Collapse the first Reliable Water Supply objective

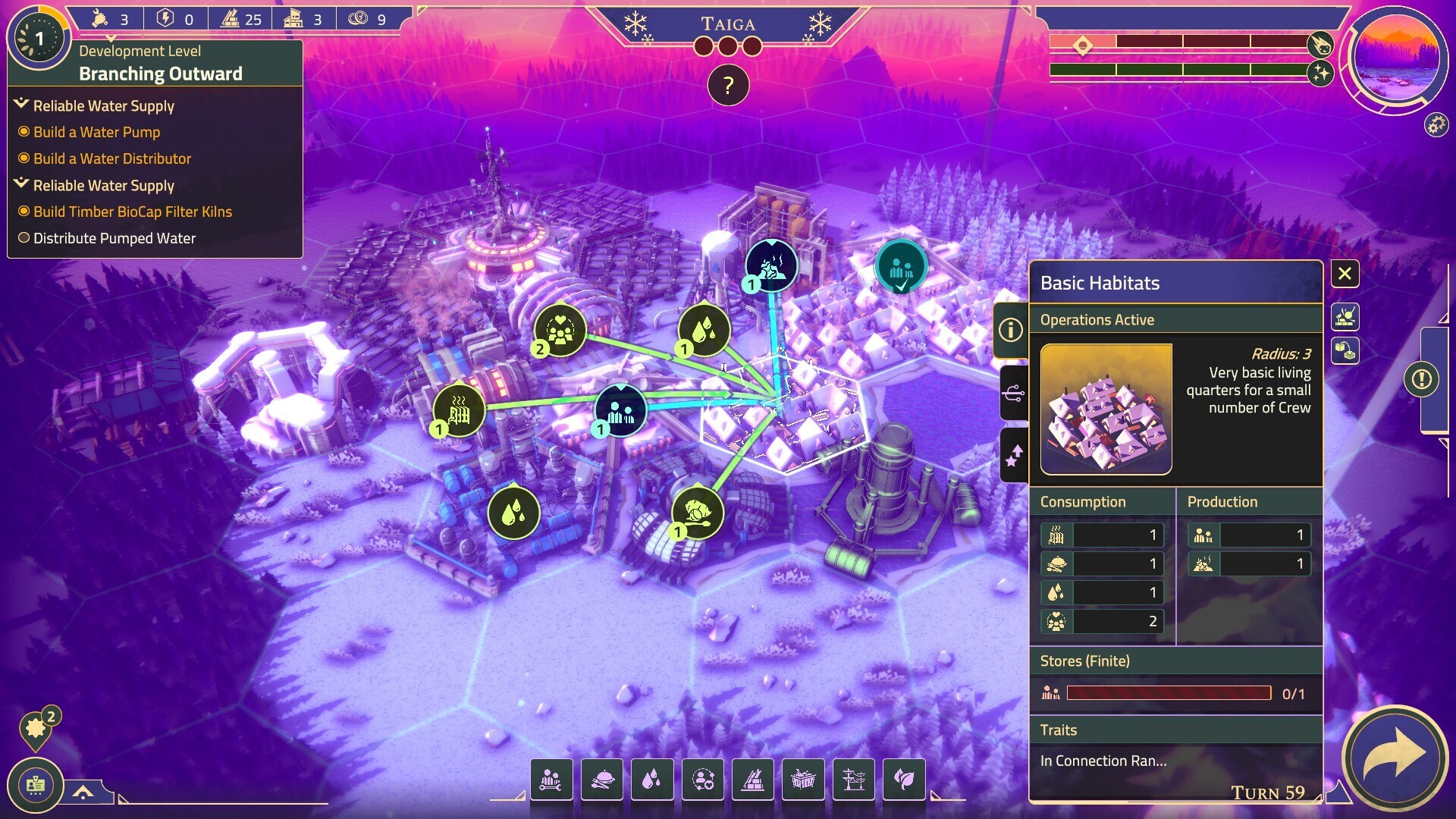(x=21, y=105)
